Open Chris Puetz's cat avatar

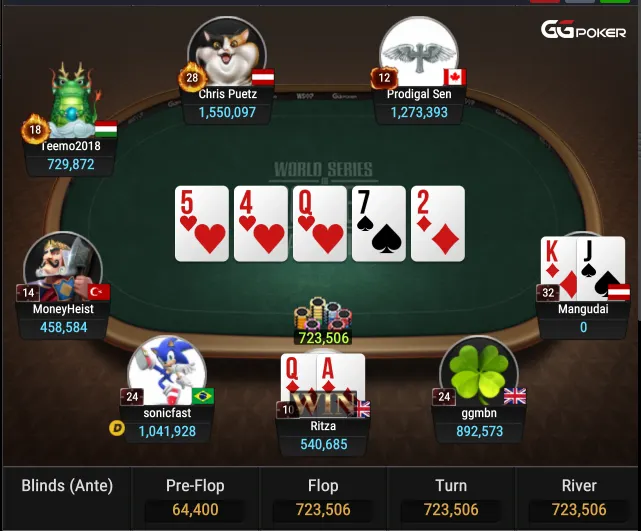click(227, 54)
